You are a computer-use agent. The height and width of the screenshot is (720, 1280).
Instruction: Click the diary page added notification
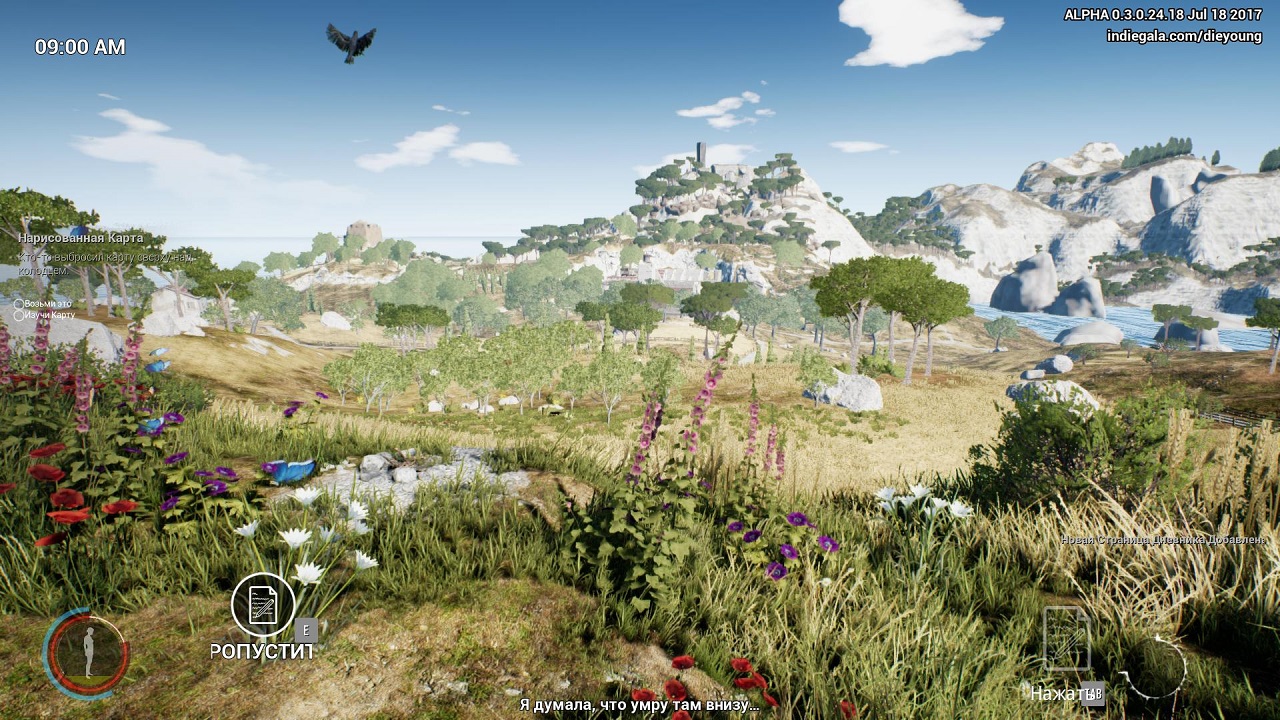[x=1162, y=540]
